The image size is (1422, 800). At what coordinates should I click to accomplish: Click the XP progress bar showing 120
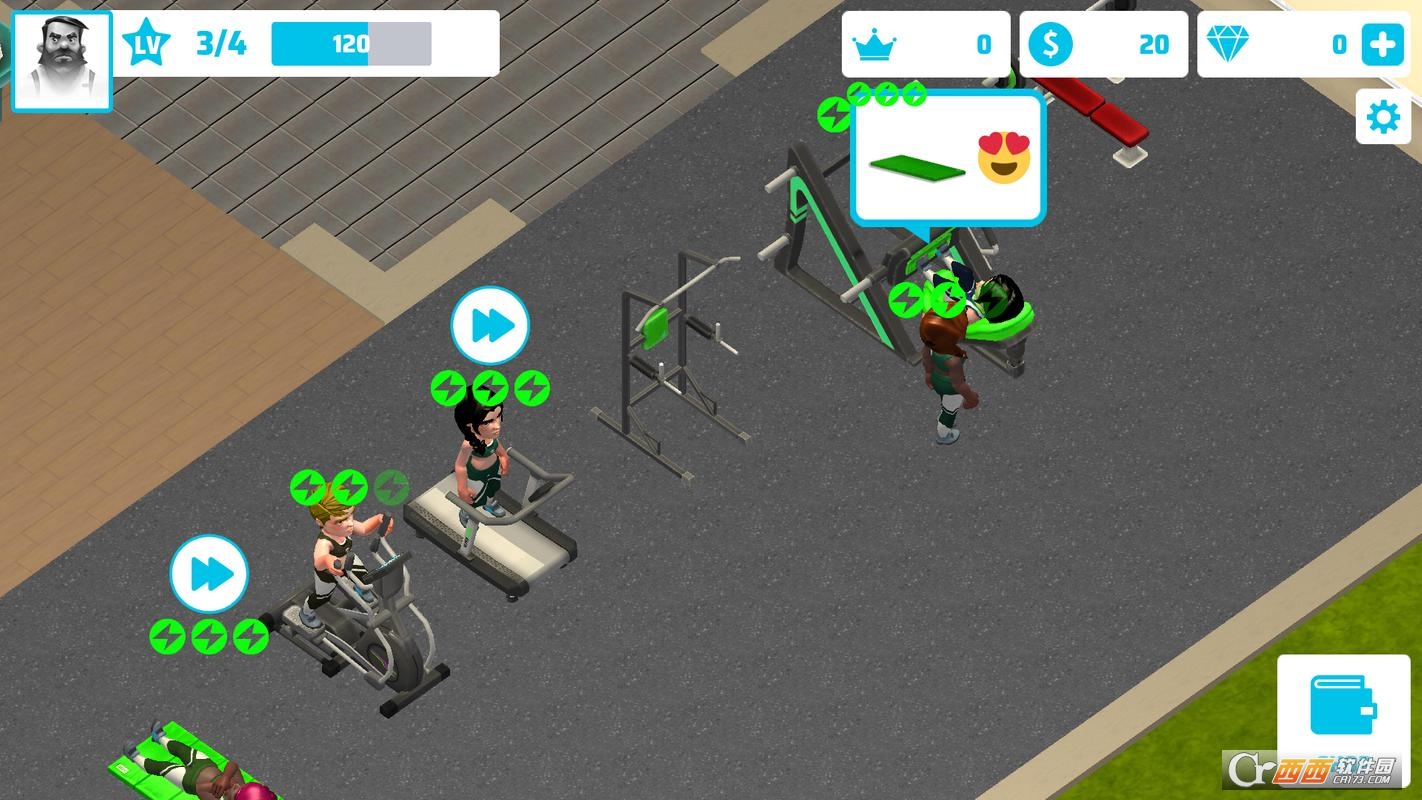tap(352, 44)
